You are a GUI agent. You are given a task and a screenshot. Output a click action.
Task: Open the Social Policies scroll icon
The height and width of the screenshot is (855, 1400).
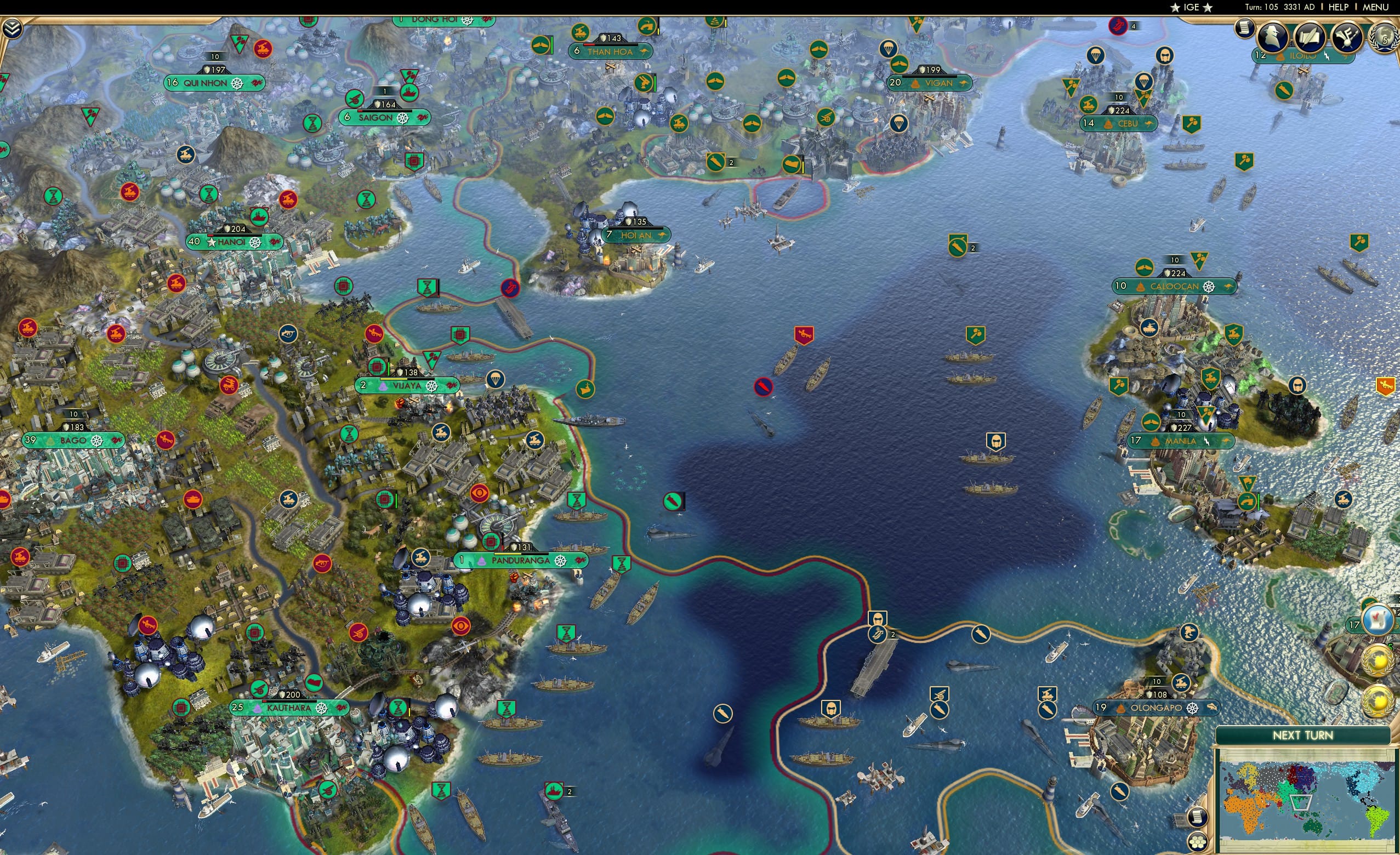tap(1308, 36)
